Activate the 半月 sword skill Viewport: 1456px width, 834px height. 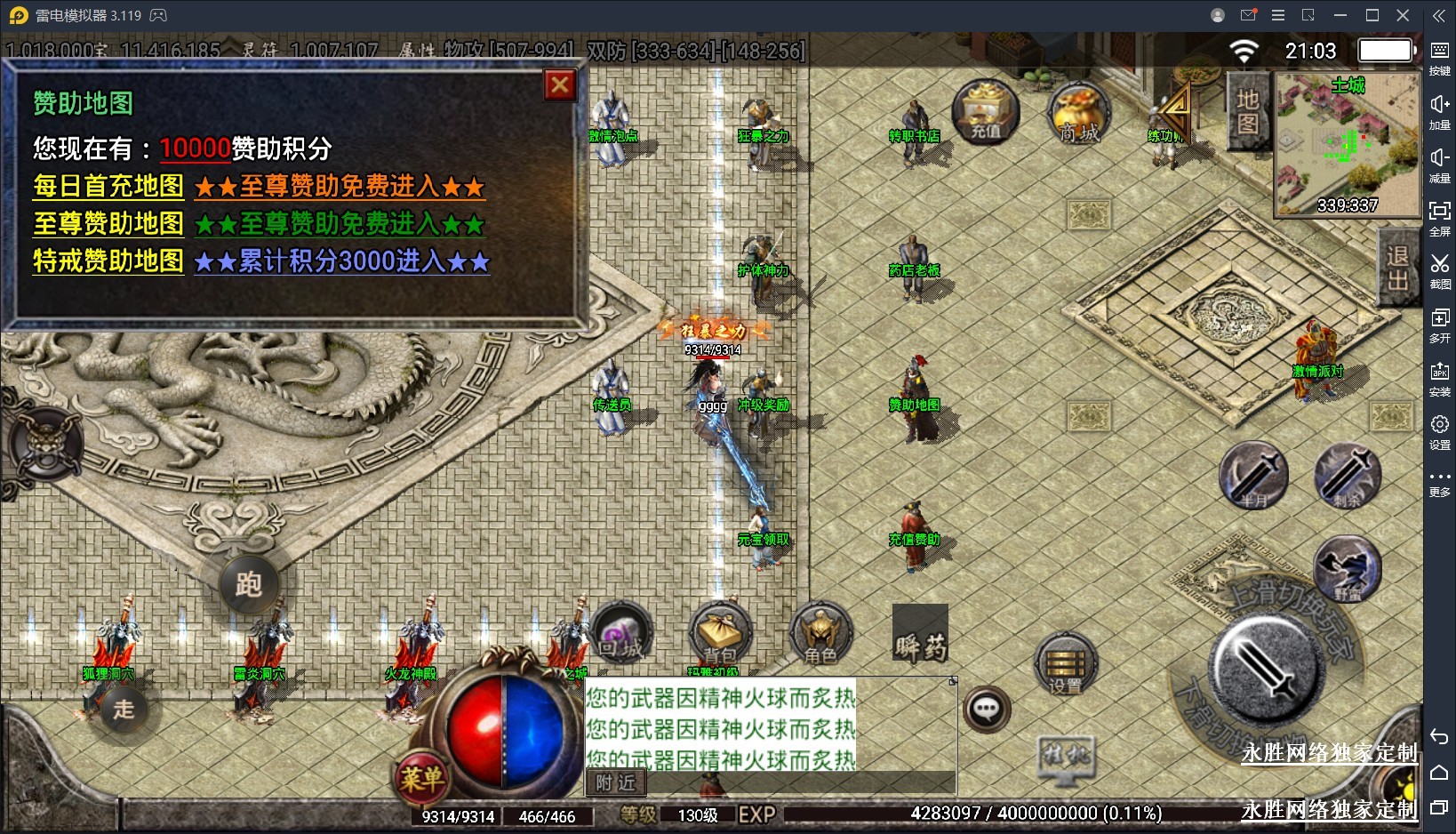pyautogui.click(x=1253, y=475)
